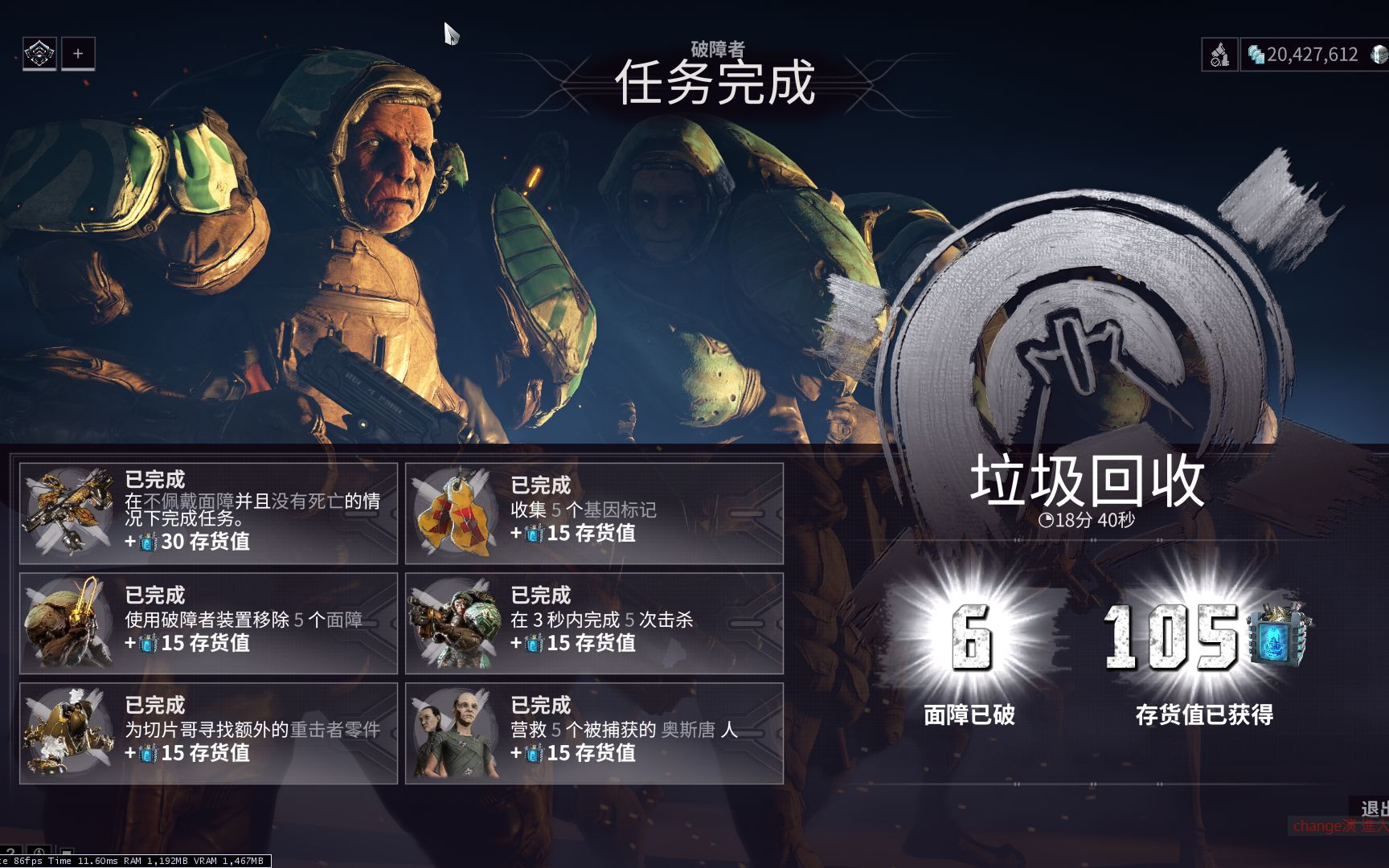Screen dimensions: 1389x868
Task: Click the standing syndicate icon near the credits counter
Action: (x=1219, y=54)
